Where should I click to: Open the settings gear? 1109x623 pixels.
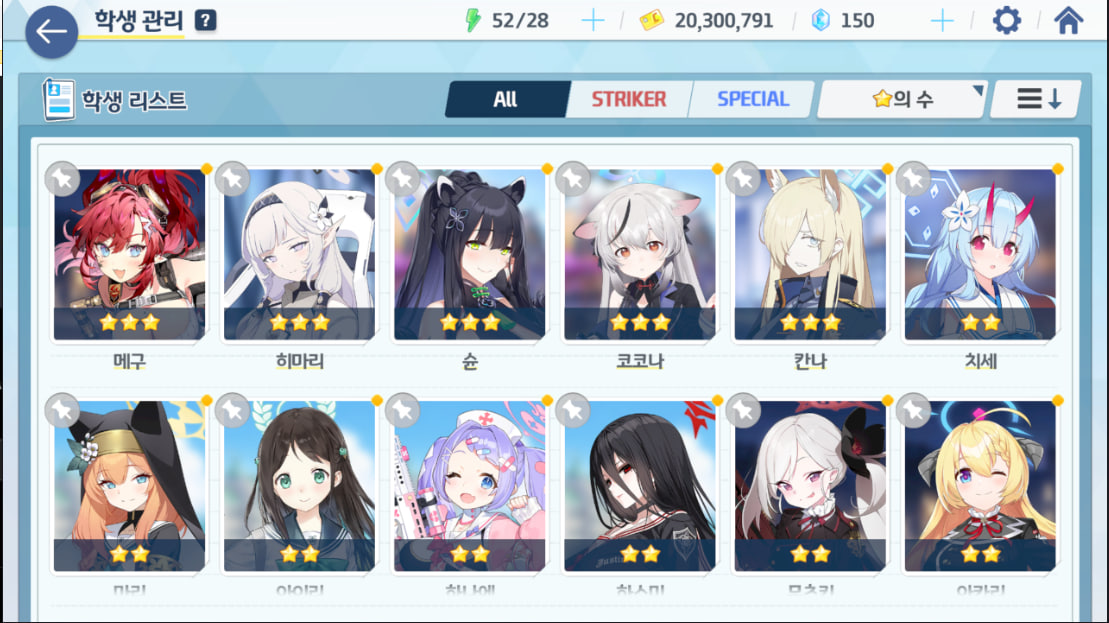tap(1006, 20)
